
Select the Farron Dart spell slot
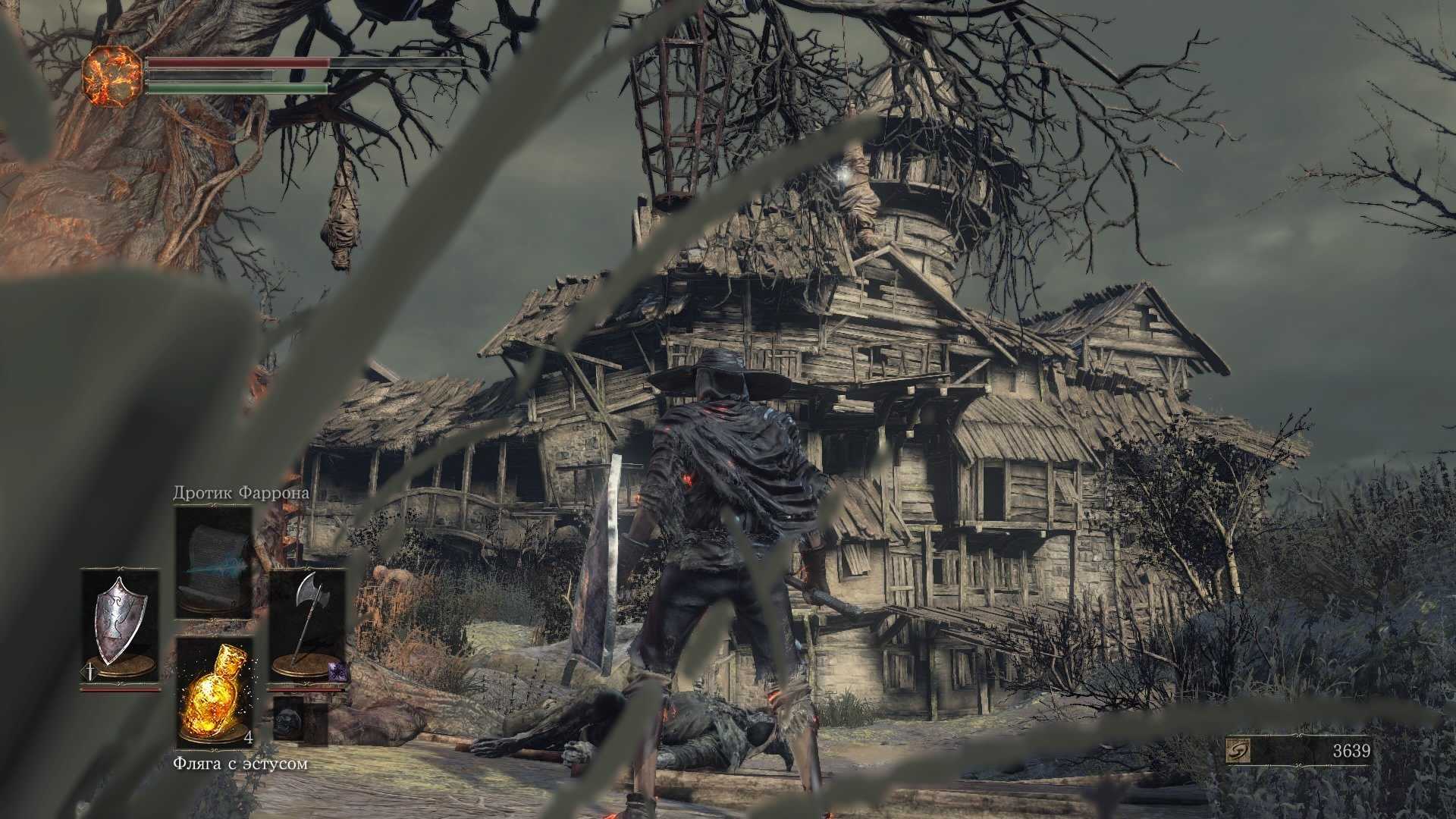coord(214,563)
